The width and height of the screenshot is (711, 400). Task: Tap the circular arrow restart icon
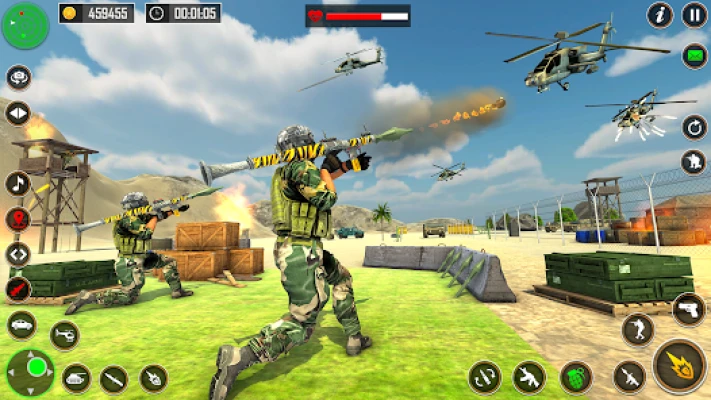694,127
